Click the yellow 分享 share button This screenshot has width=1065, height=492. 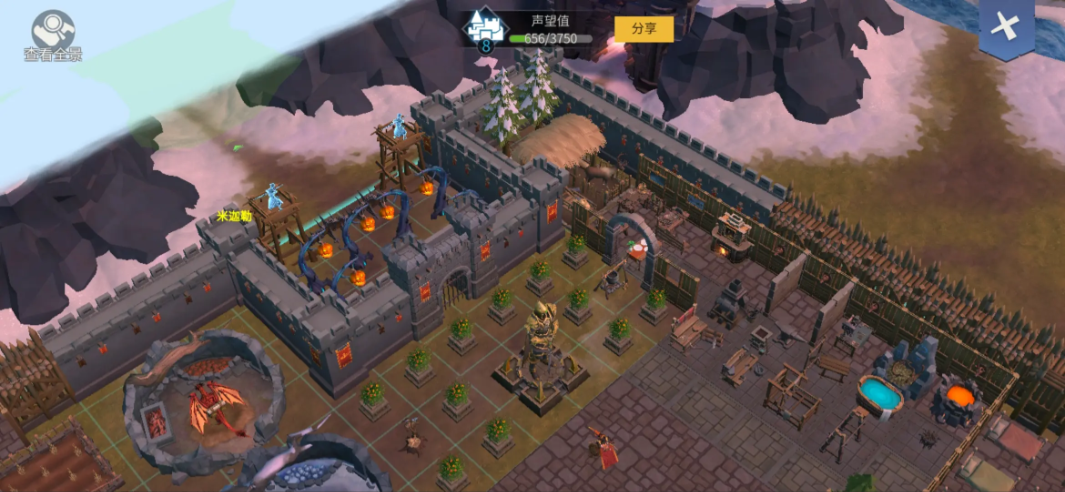point(644,29)
